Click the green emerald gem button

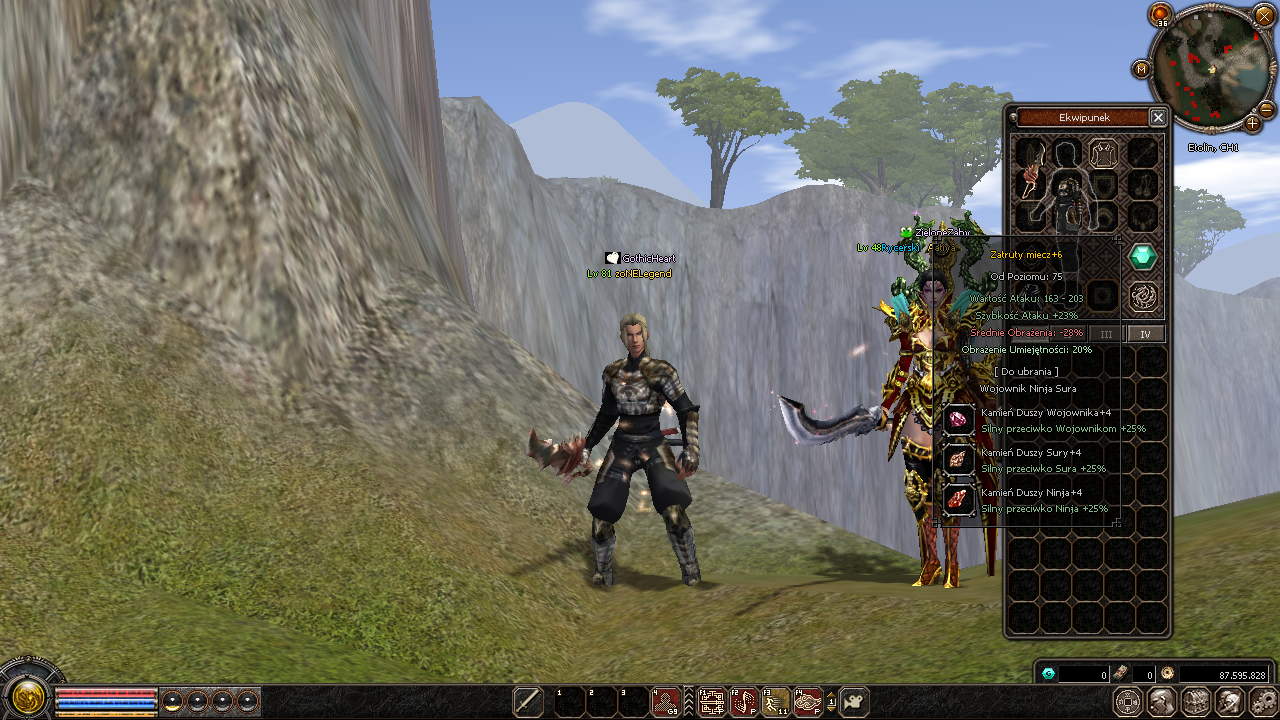click(x=1143, y=257)
